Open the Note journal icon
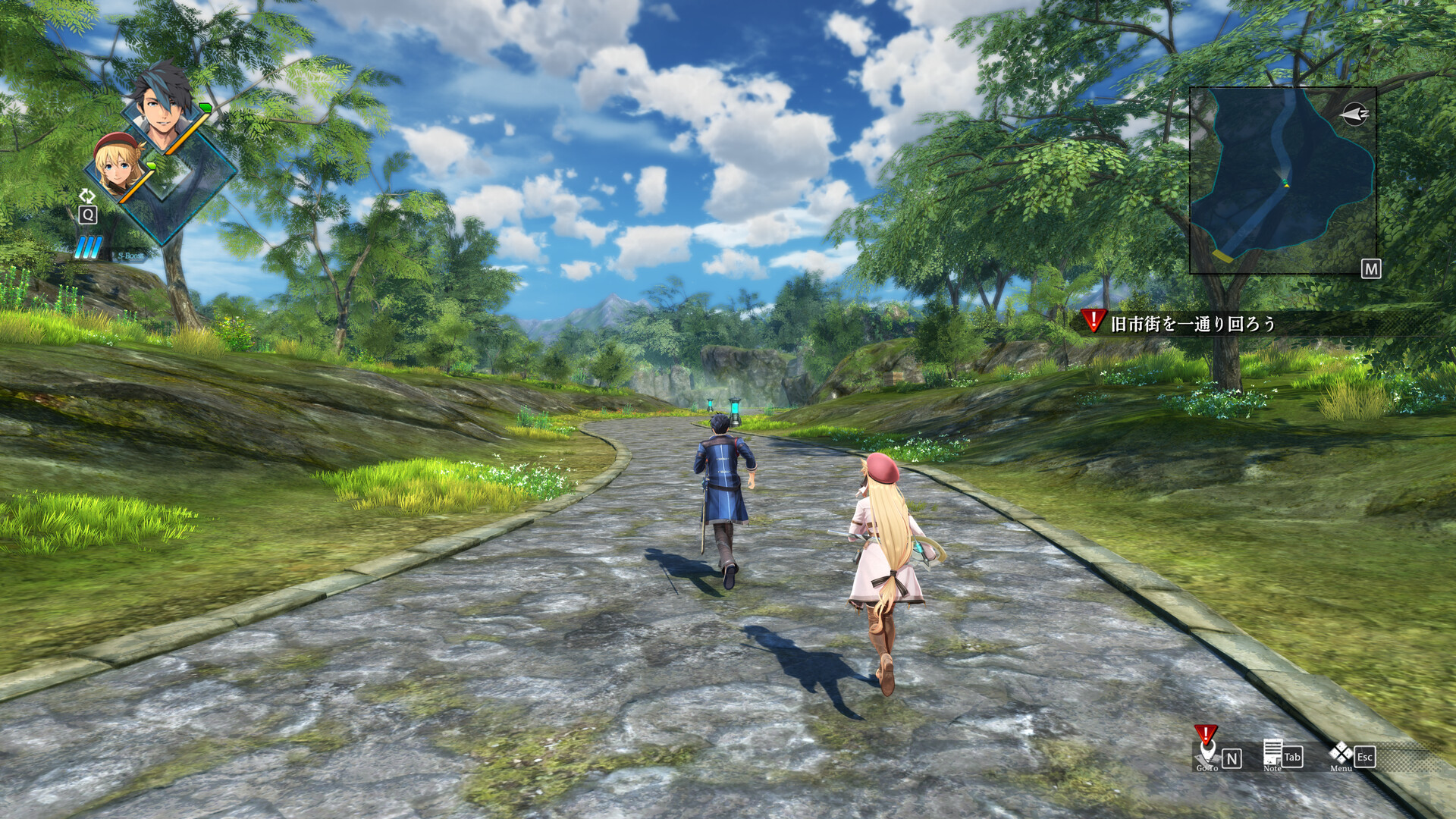 (1272, 752)
